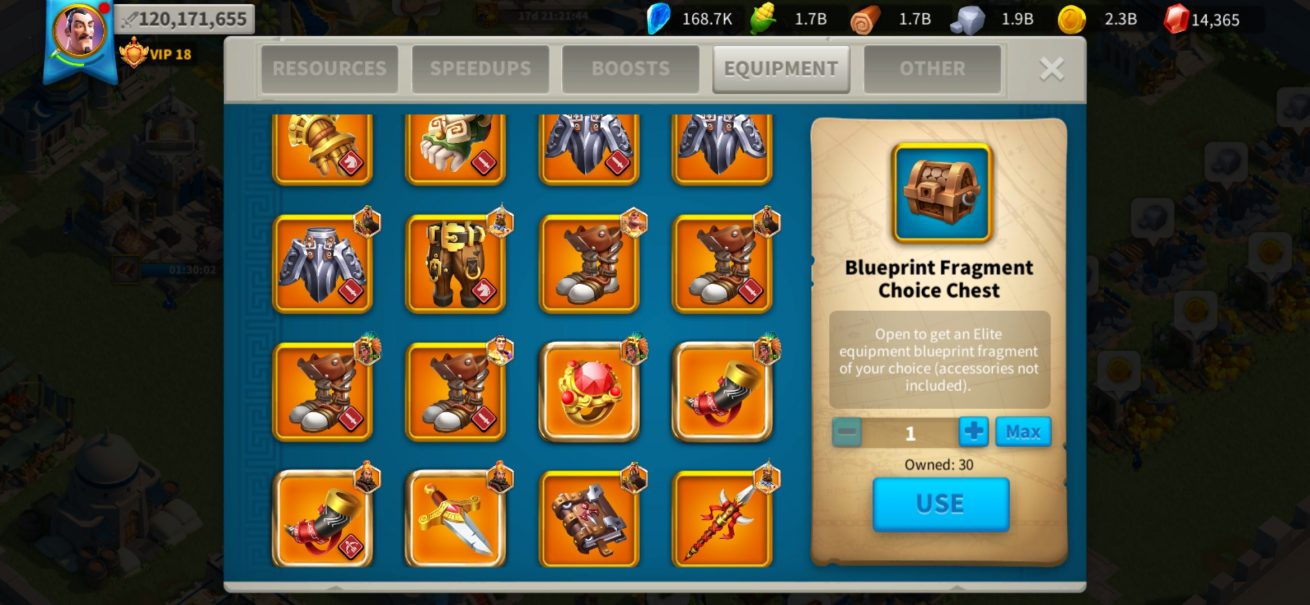The image size is (1310, 605).
Task: Switch to the Resources tab
Action: click(x=329, y=69)
